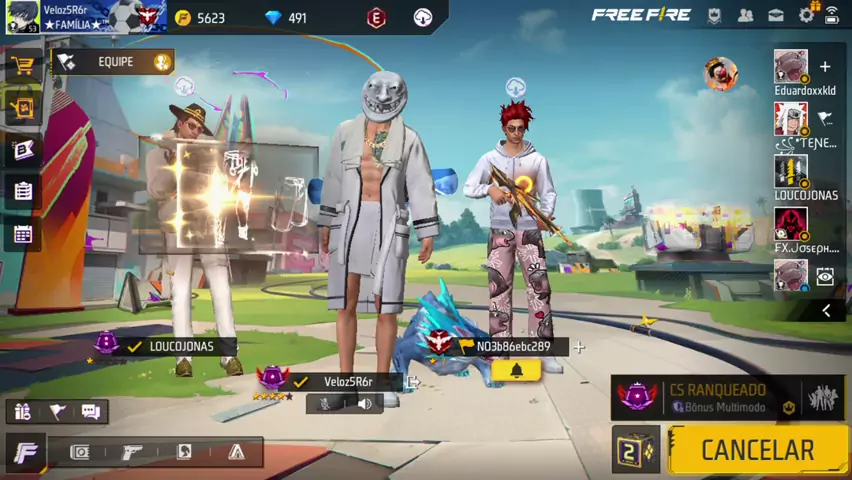The image size is (852, 480).
Task: Open the calendar events icon
Action: coord(22,234)
